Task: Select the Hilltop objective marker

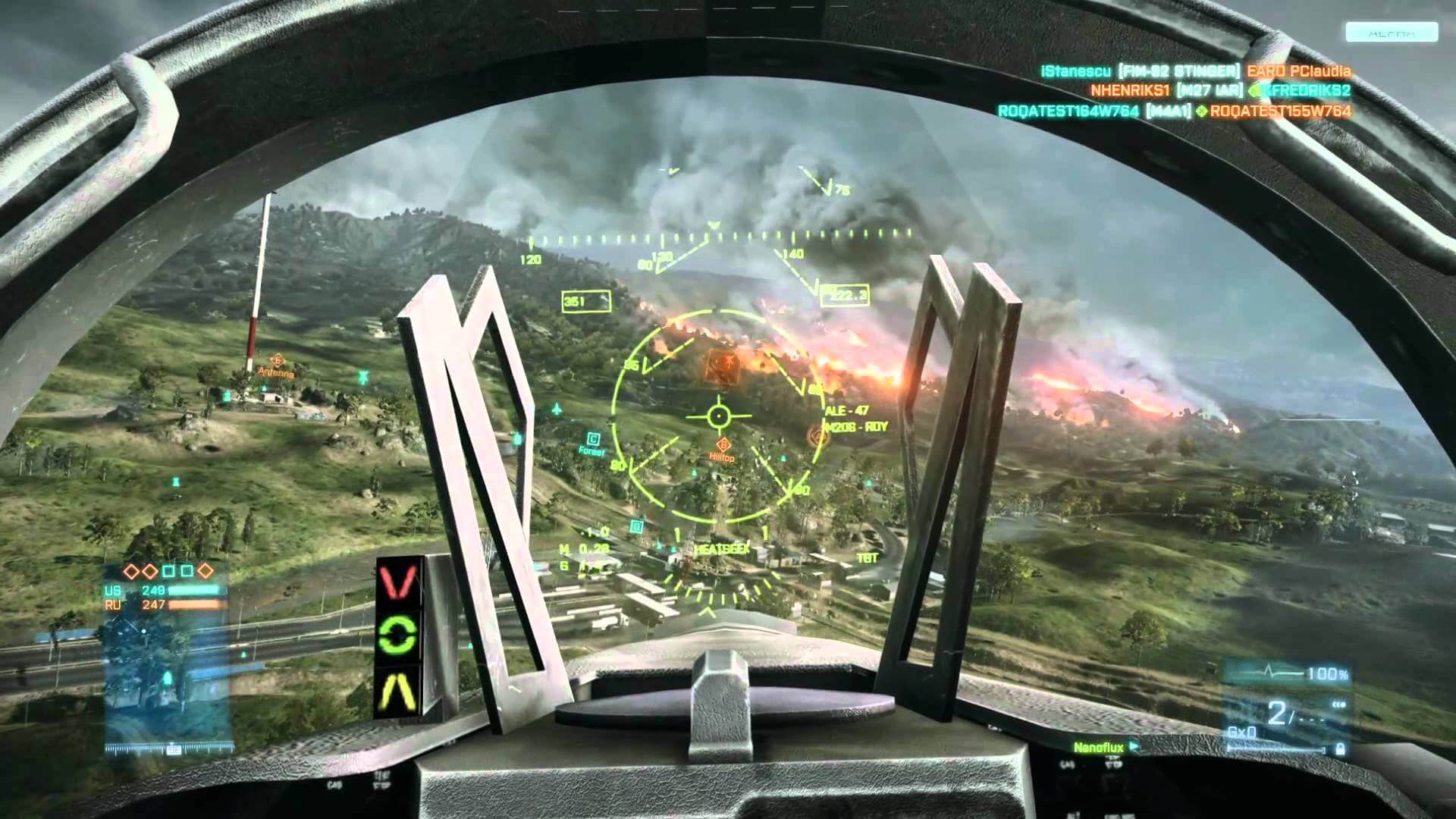Action: click(x=723, y=445)
